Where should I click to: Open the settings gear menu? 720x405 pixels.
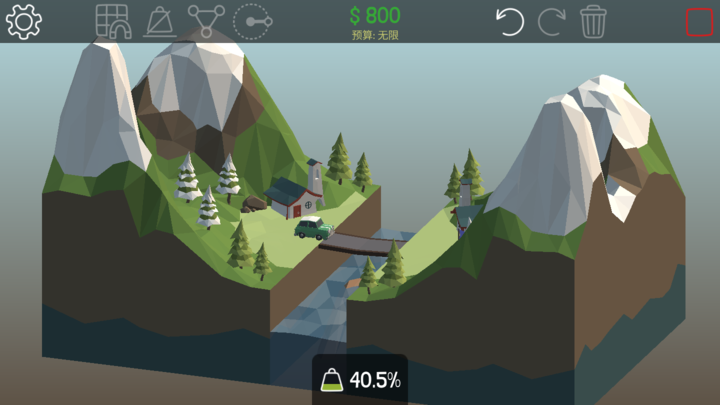click(x=23, y=21)
